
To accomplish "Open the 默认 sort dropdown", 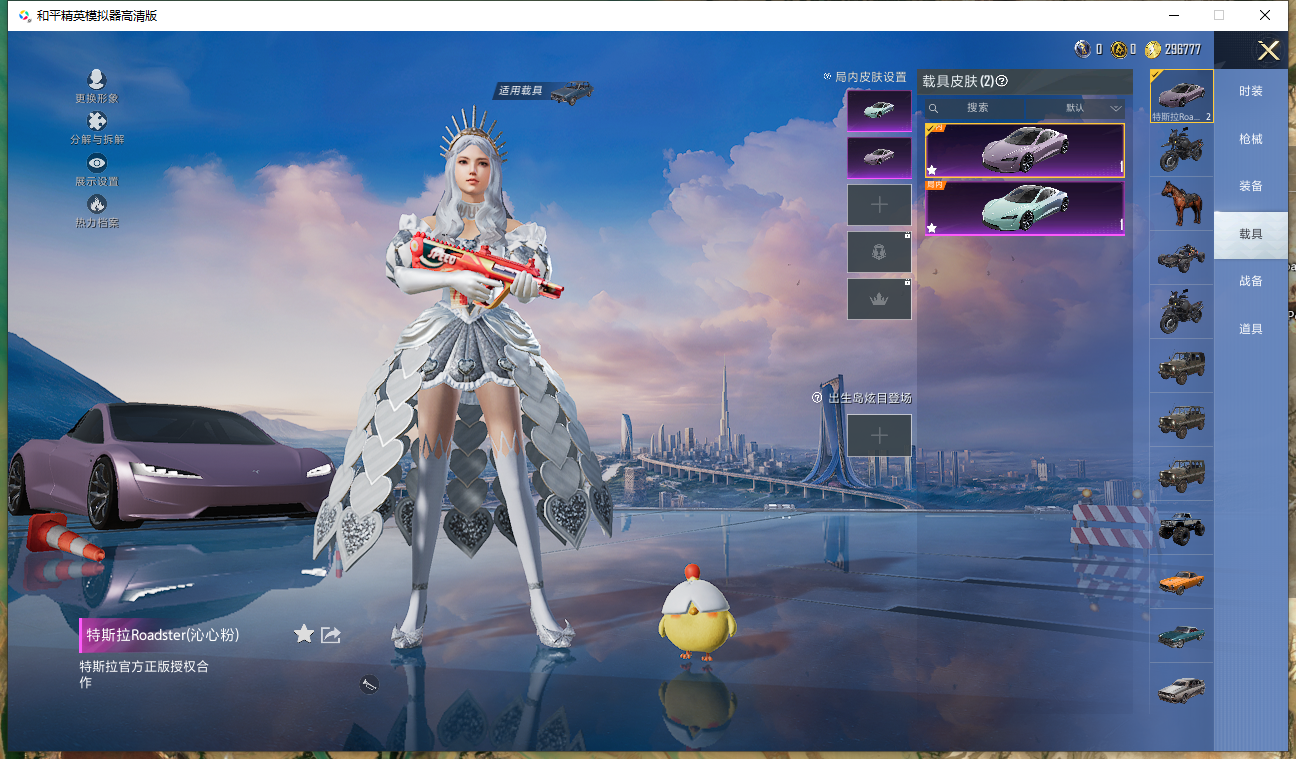I will click(x=1082, y=108).
